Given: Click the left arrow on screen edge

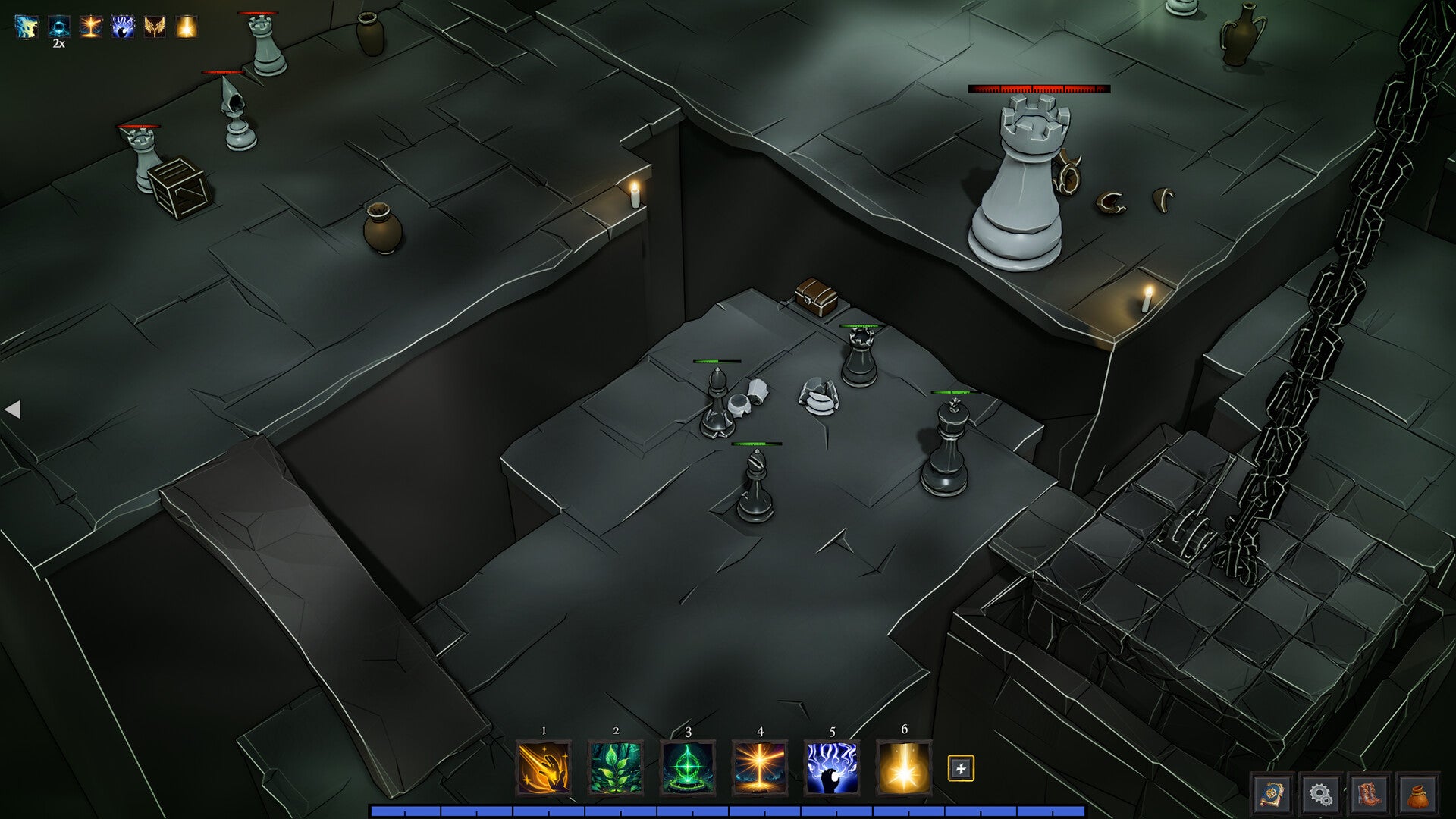Looking at the screenshot, I should point(12,409).
